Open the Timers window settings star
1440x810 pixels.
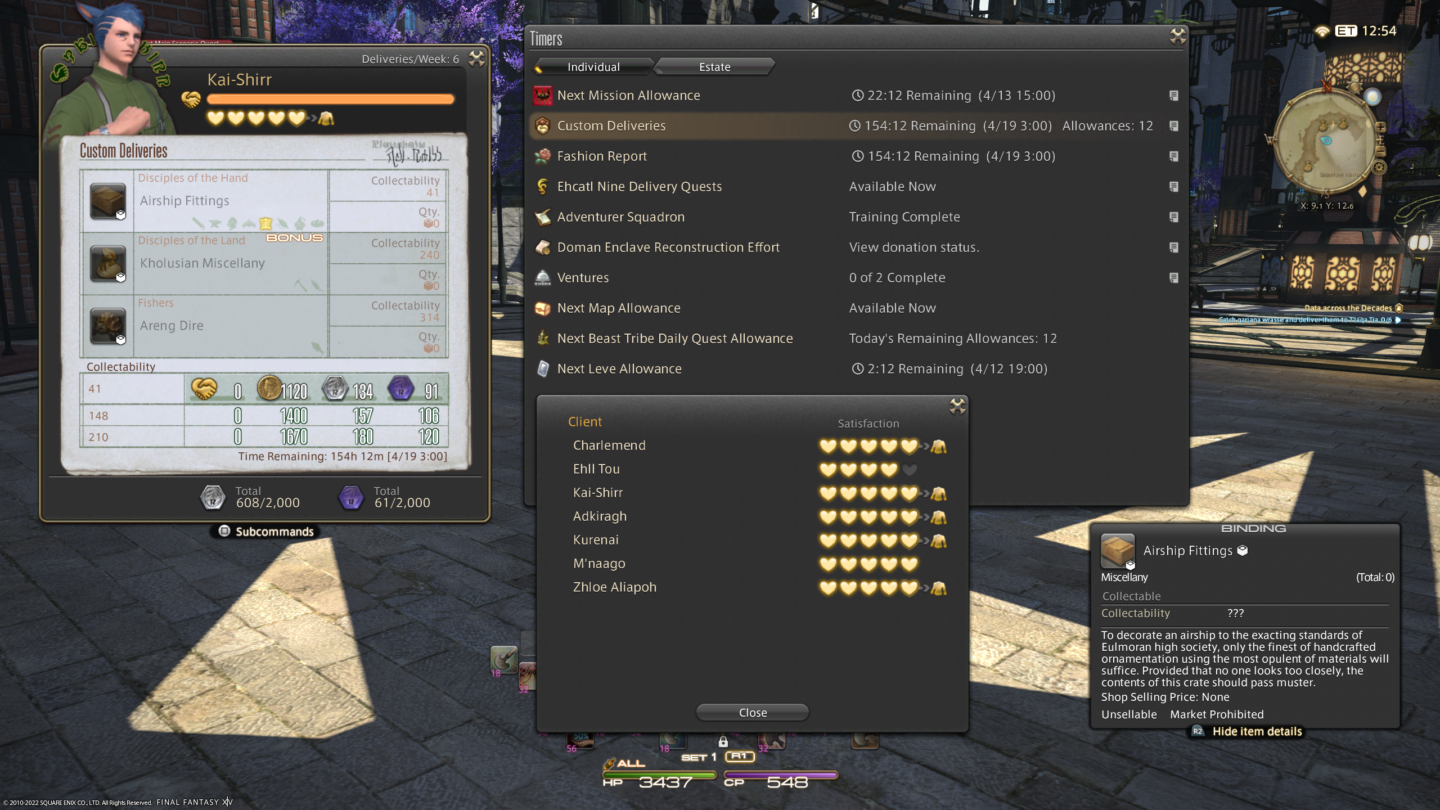pyautogui.click(x=1178, y=37)
